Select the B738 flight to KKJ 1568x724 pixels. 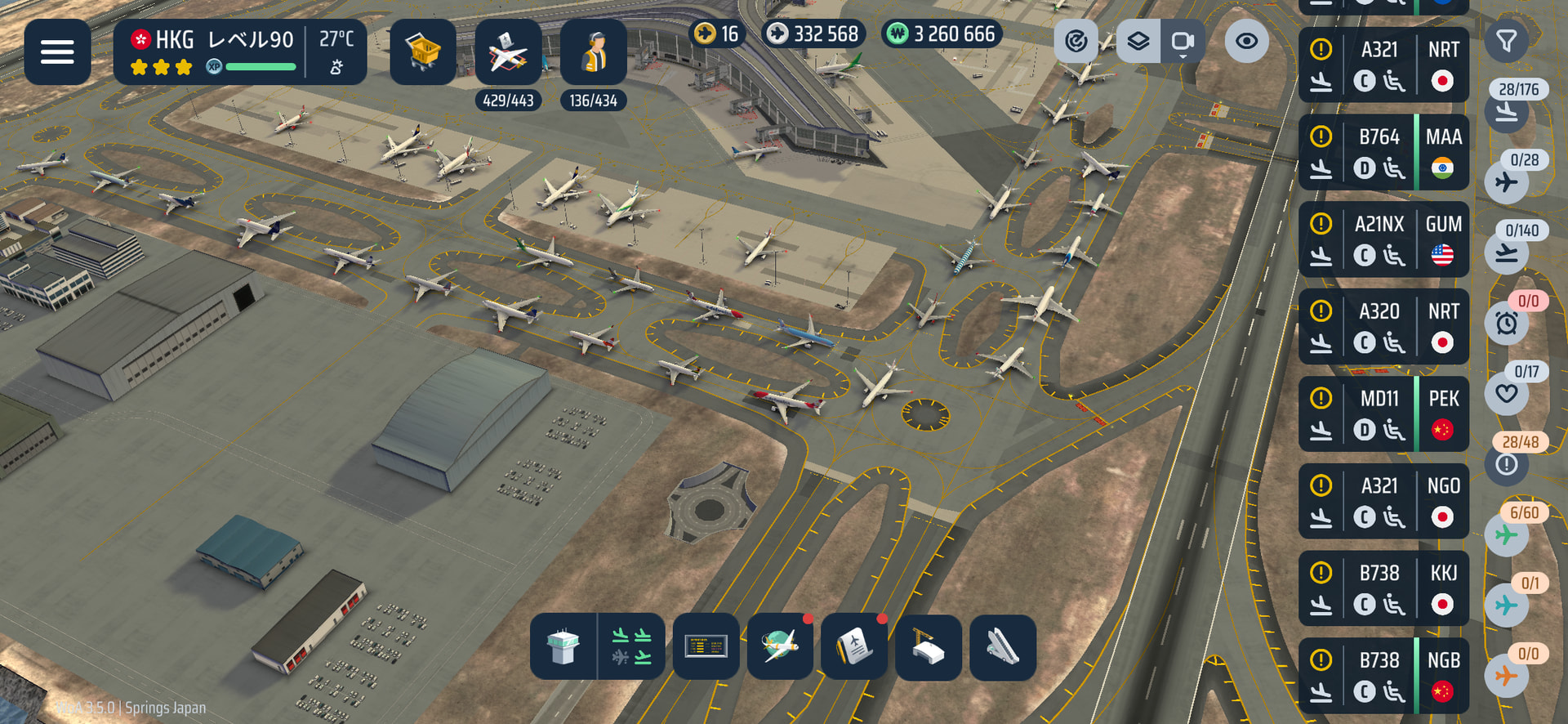(1383, 589)
